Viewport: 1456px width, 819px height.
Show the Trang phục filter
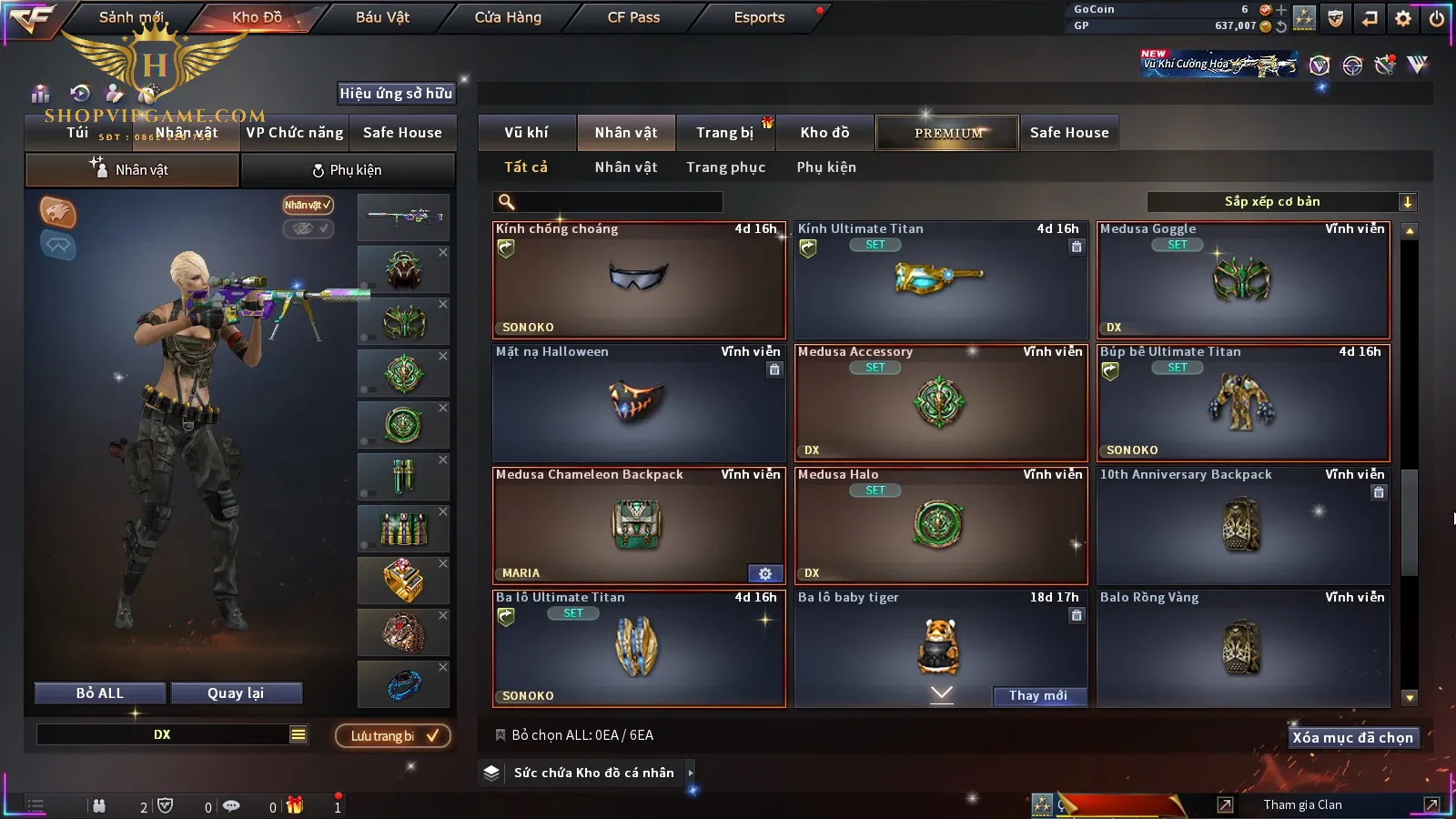(x=725, y=167)
